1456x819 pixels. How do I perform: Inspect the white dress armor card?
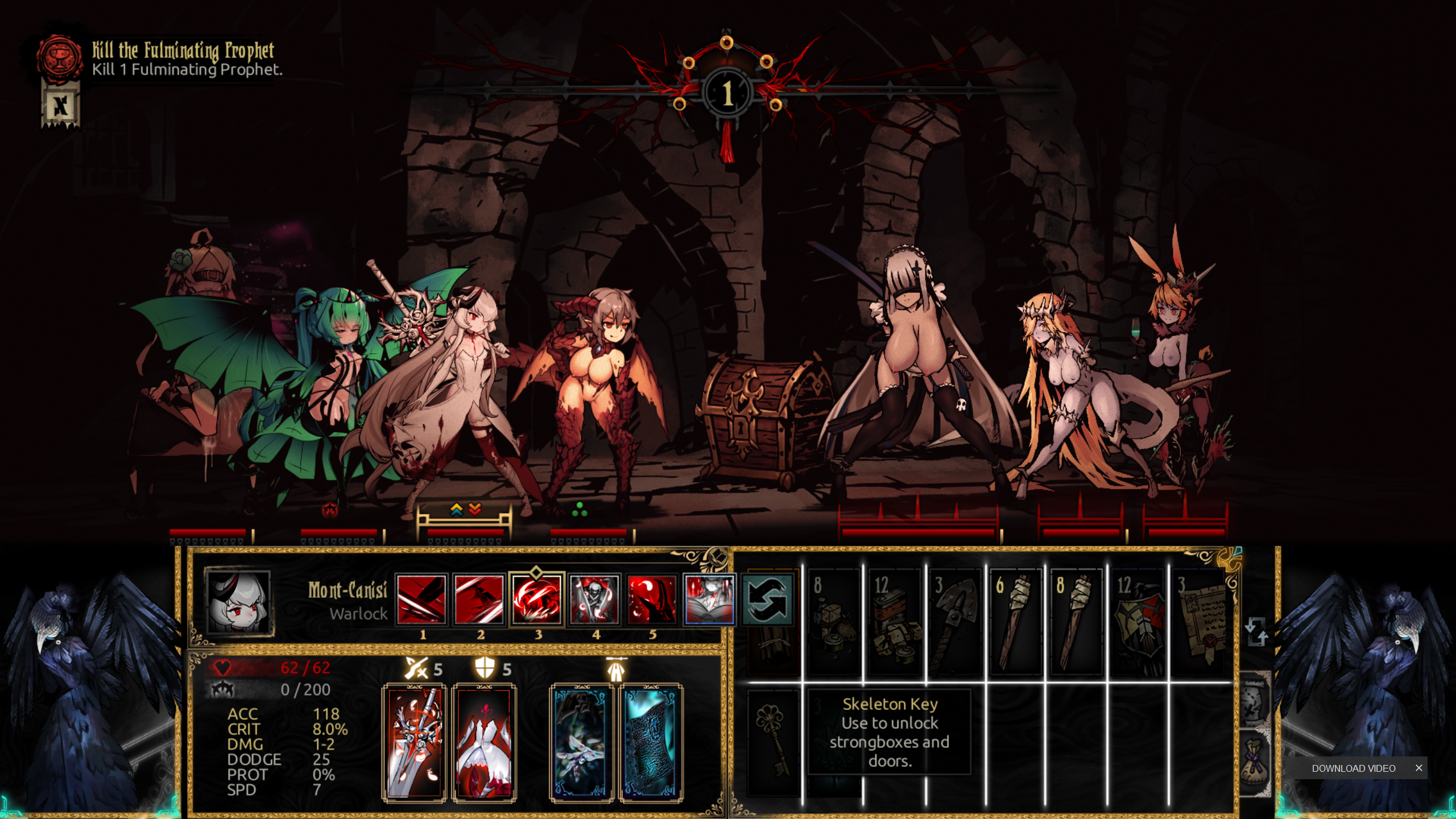[484, 742]
